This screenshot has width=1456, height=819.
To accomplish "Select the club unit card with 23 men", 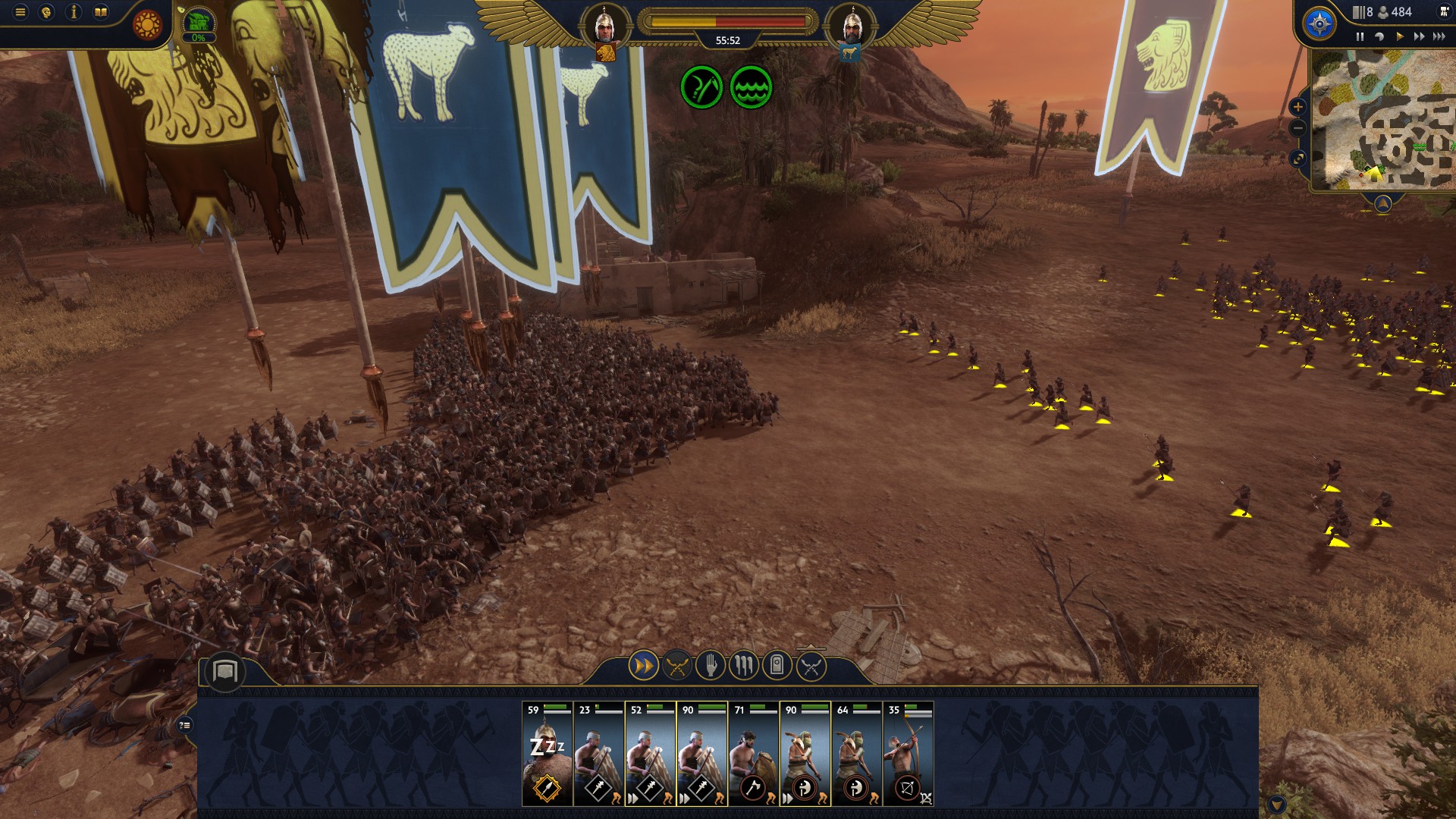I will point(598,754).
